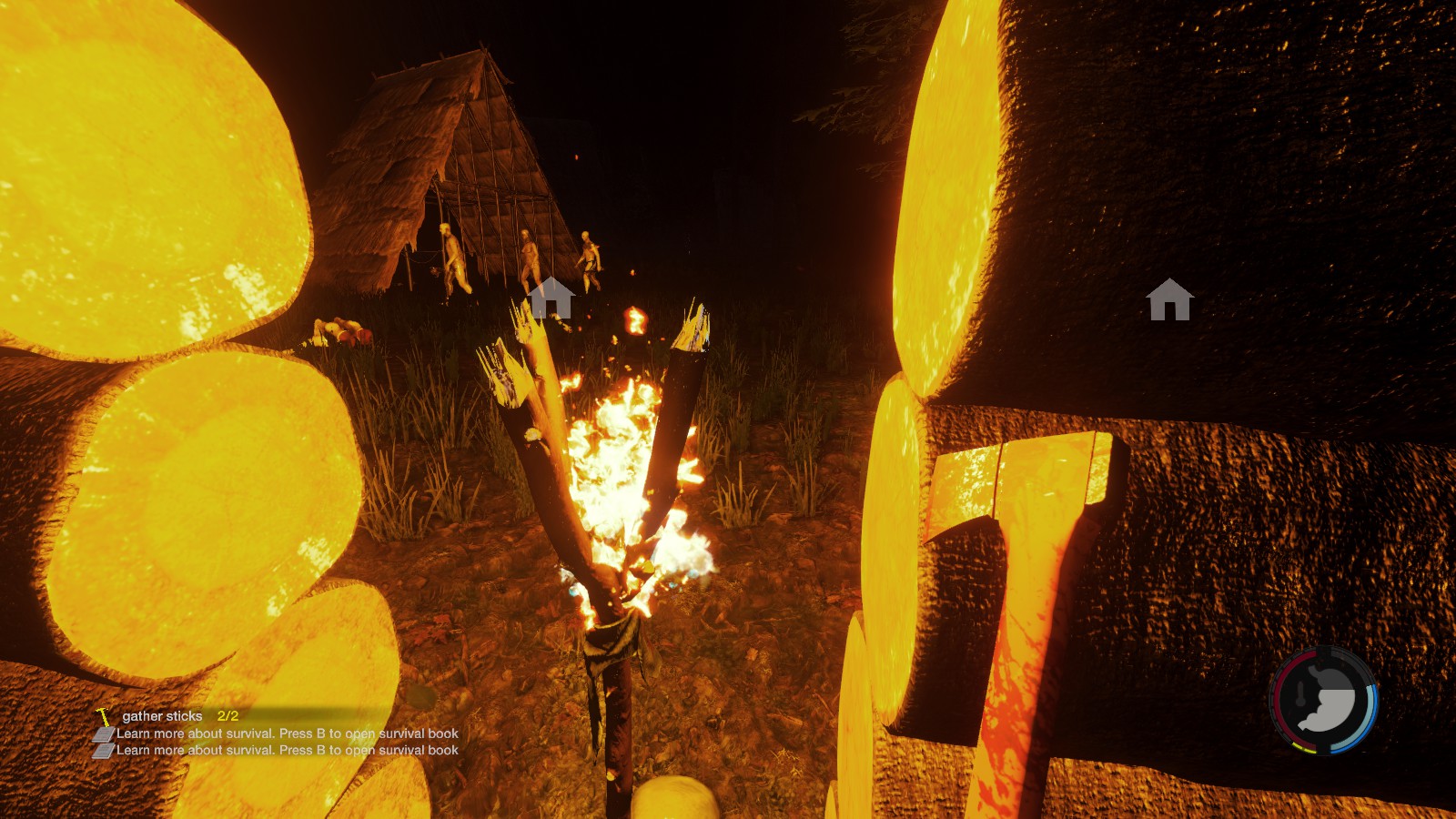Select the home marker over the dark log
This screenshot has height=819, width=1456.
pos(1169,299)
